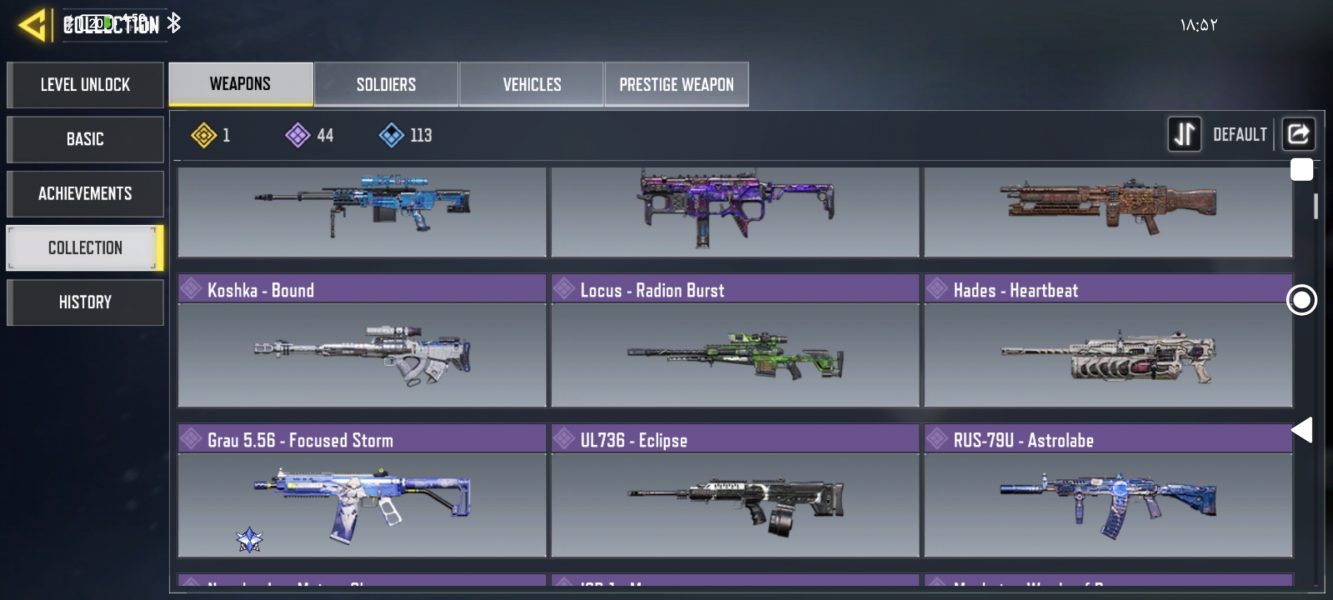Image resolution: width=1333 pixels, height=600 pixels.
Task: Switch to the Weapons tab
Action: [240, 84]
